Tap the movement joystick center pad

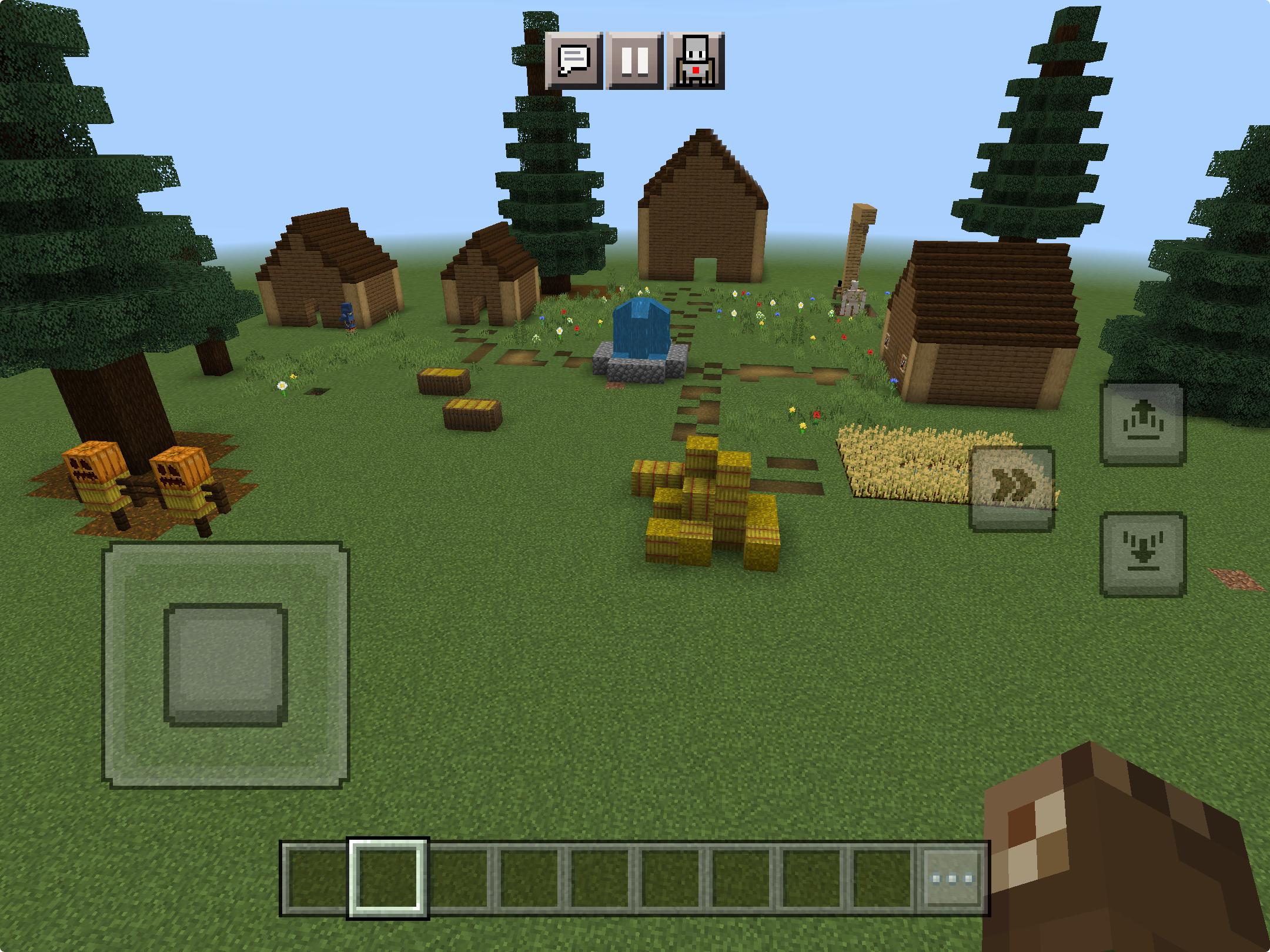point(225,665)
